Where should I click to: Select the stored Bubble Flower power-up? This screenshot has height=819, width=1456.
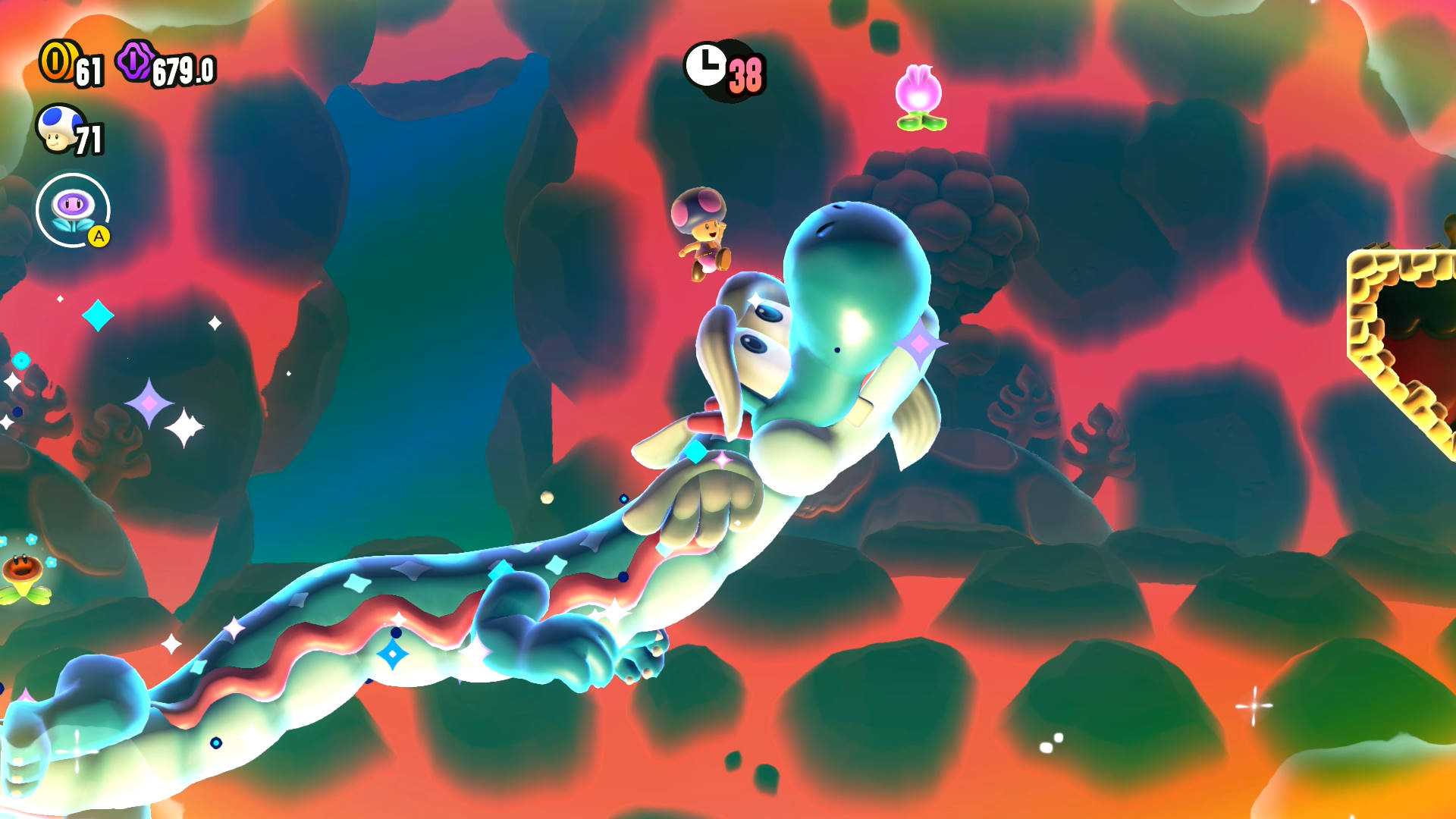coord(74,210)
